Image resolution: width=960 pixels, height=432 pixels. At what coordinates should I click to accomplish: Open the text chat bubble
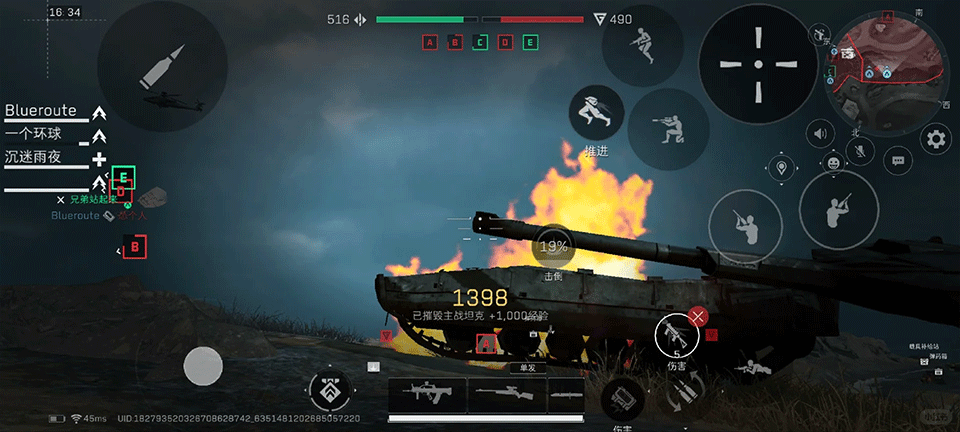(x=898, y=159)
